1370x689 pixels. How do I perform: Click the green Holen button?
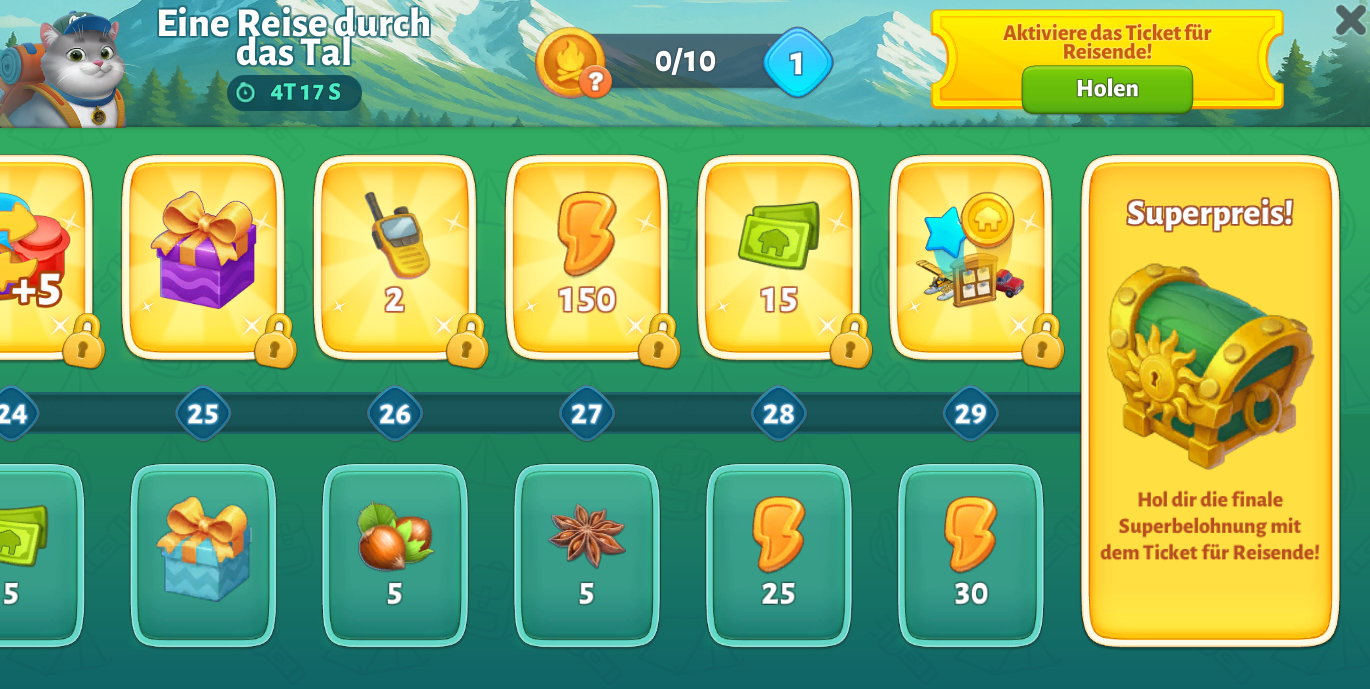click(1106, 89)
